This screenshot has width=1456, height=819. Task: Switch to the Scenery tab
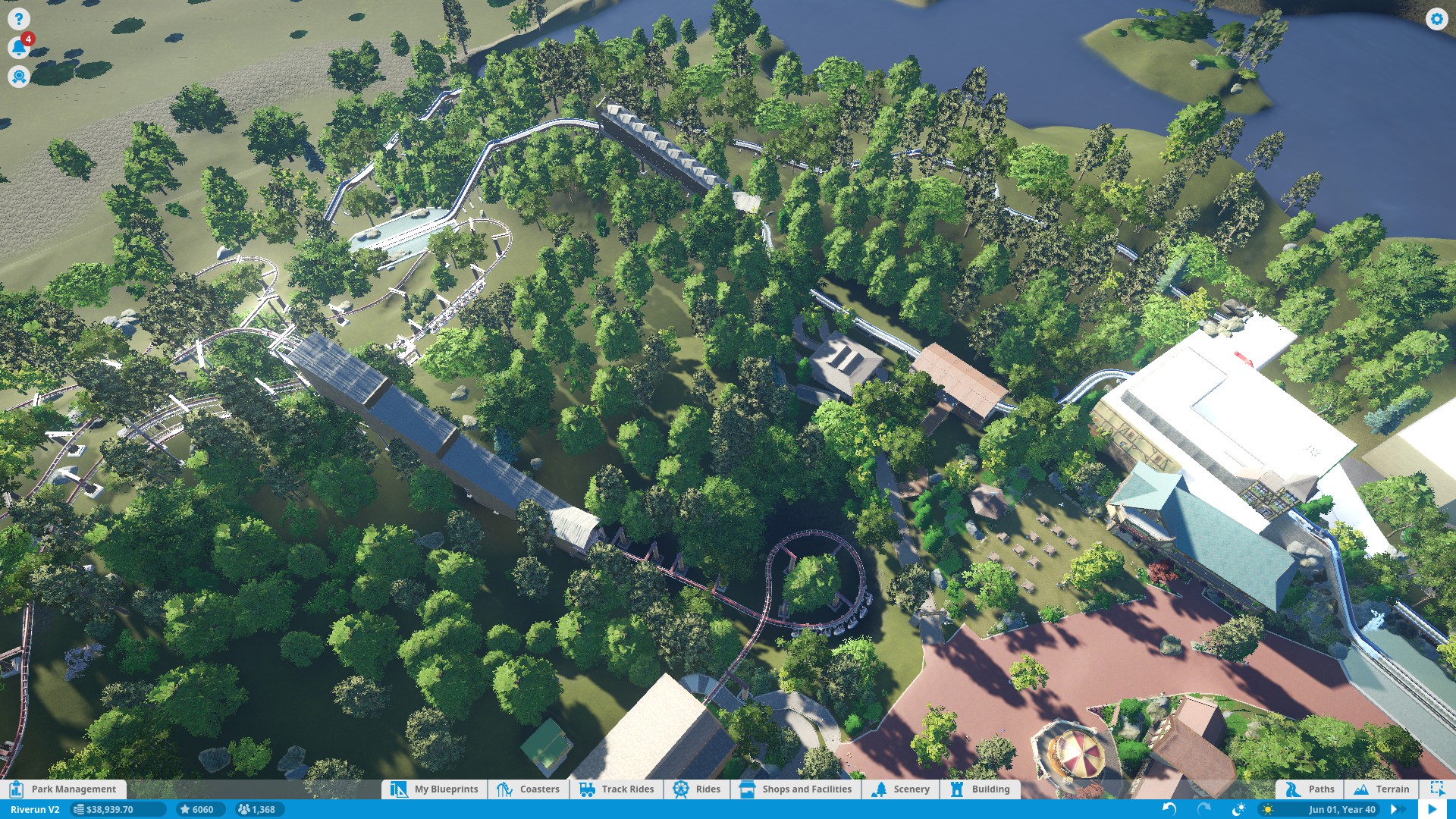[901, 789]
